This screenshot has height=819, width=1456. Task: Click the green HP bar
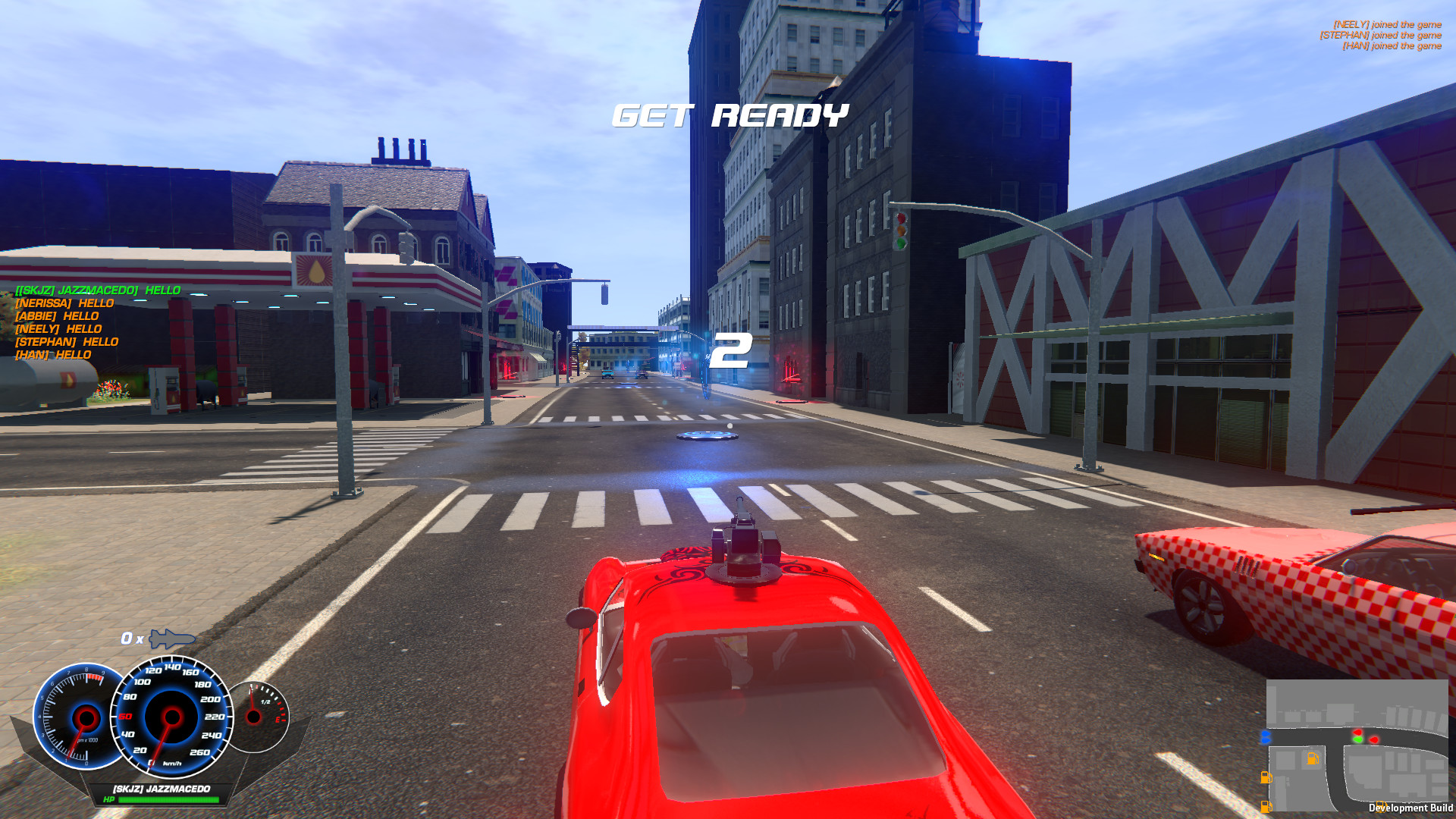click(162, 801)
